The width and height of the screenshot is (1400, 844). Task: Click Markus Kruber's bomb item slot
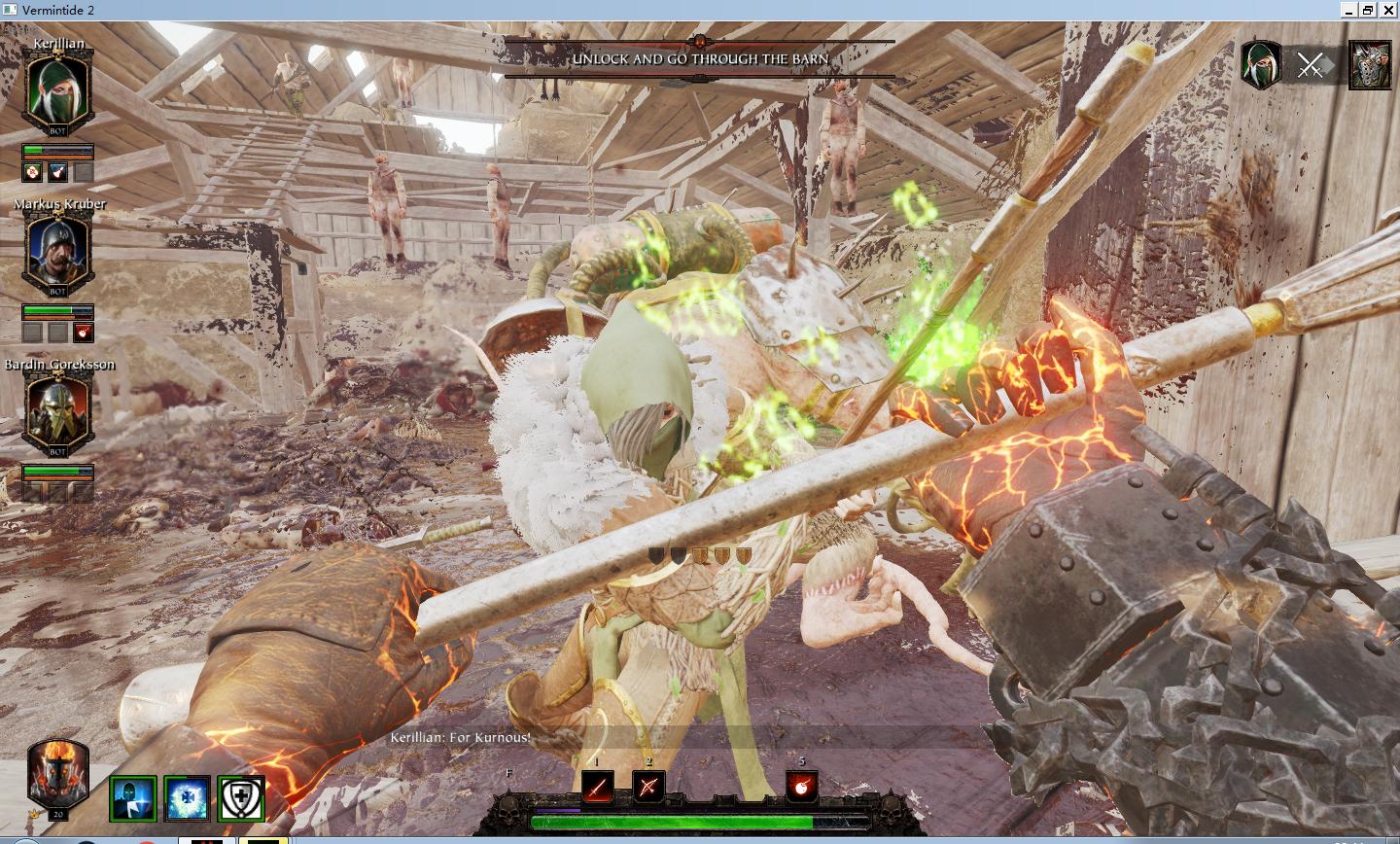[84, 333]
